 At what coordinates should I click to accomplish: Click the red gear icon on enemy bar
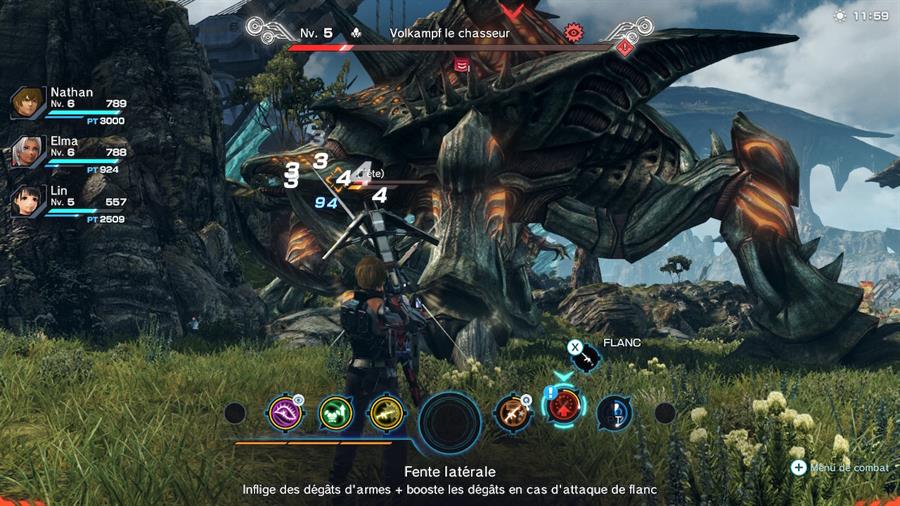pyautogui.click(x=574, y=32)
